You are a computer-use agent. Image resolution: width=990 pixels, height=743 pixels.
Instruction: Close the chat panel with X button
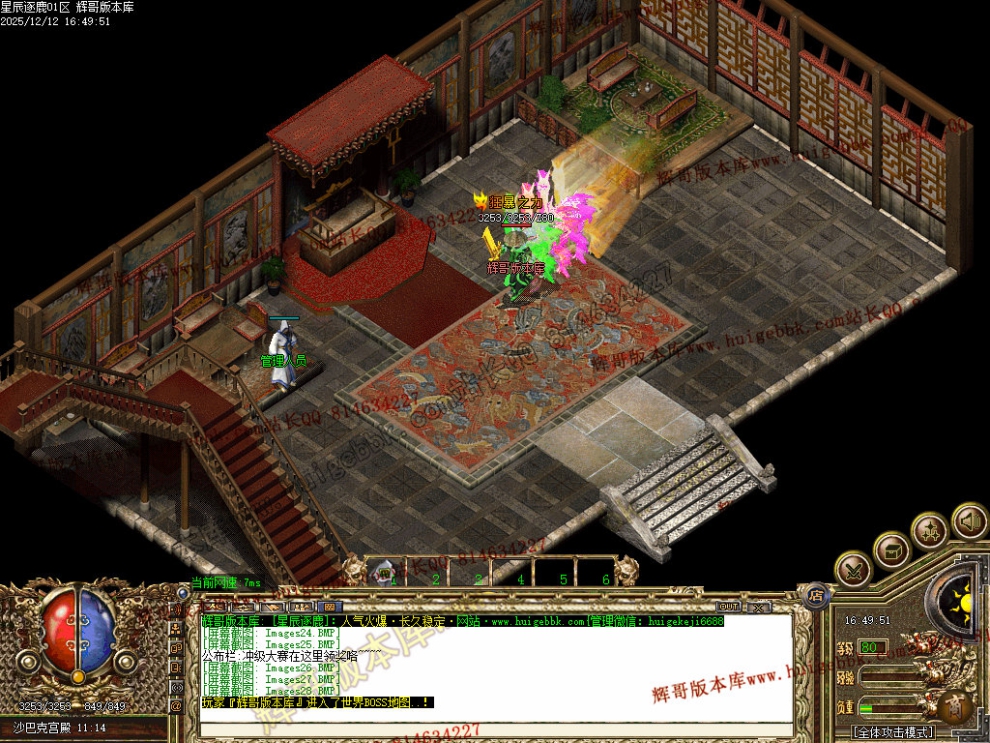click(x=758, y=606)
